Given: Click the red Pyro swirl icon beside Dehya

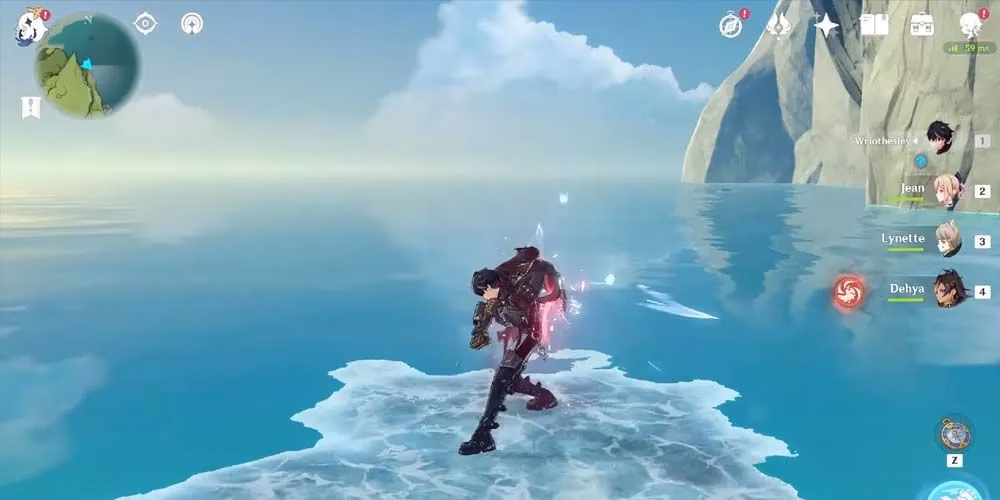Looking at the screenshot, I should (849, 292).
